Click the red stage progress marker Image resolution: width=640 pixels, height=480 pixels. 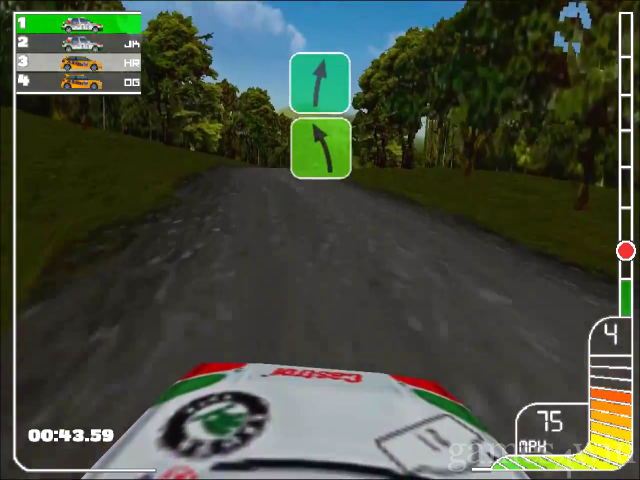626,251
